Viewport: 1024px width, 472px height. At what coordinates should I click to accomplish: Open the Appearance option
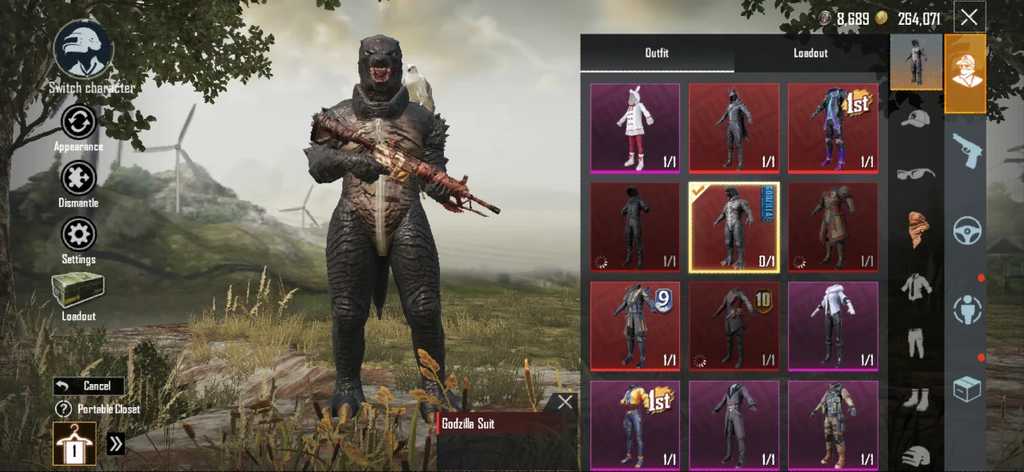click(x=78, y=123)
